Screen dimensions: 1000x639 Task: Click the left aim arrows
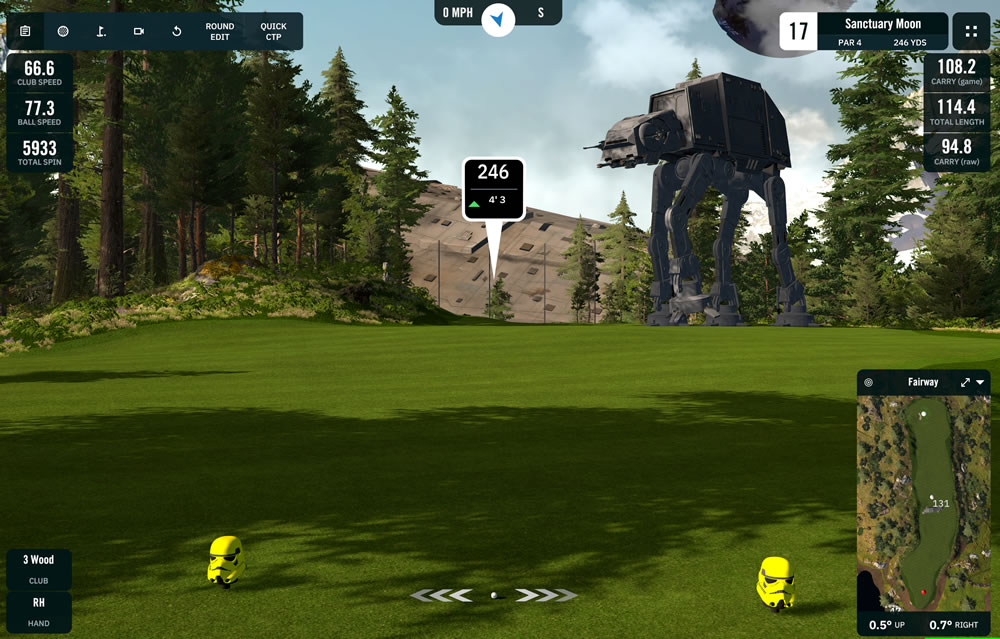[x=441, y=596]
